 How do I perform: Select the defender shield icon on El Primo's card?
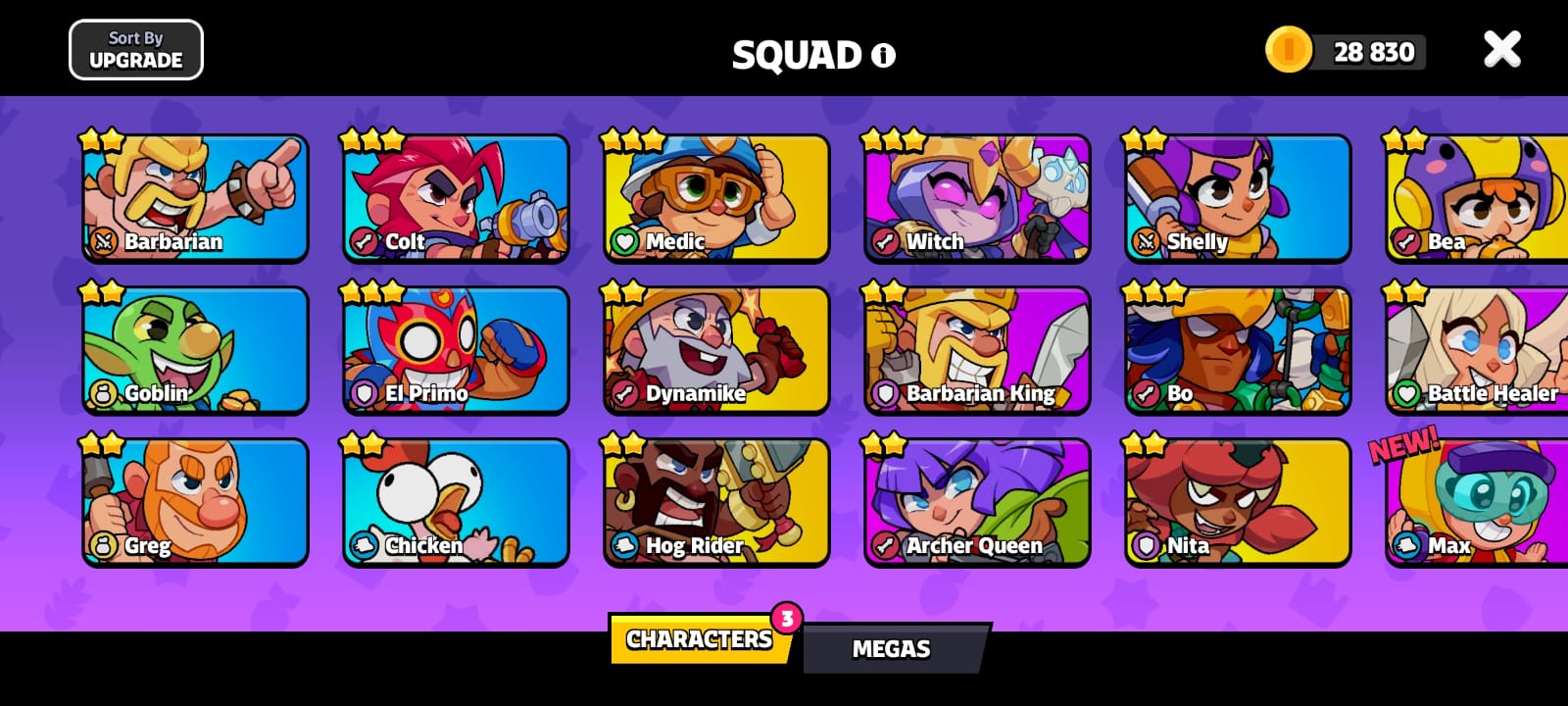coord(363,393)
